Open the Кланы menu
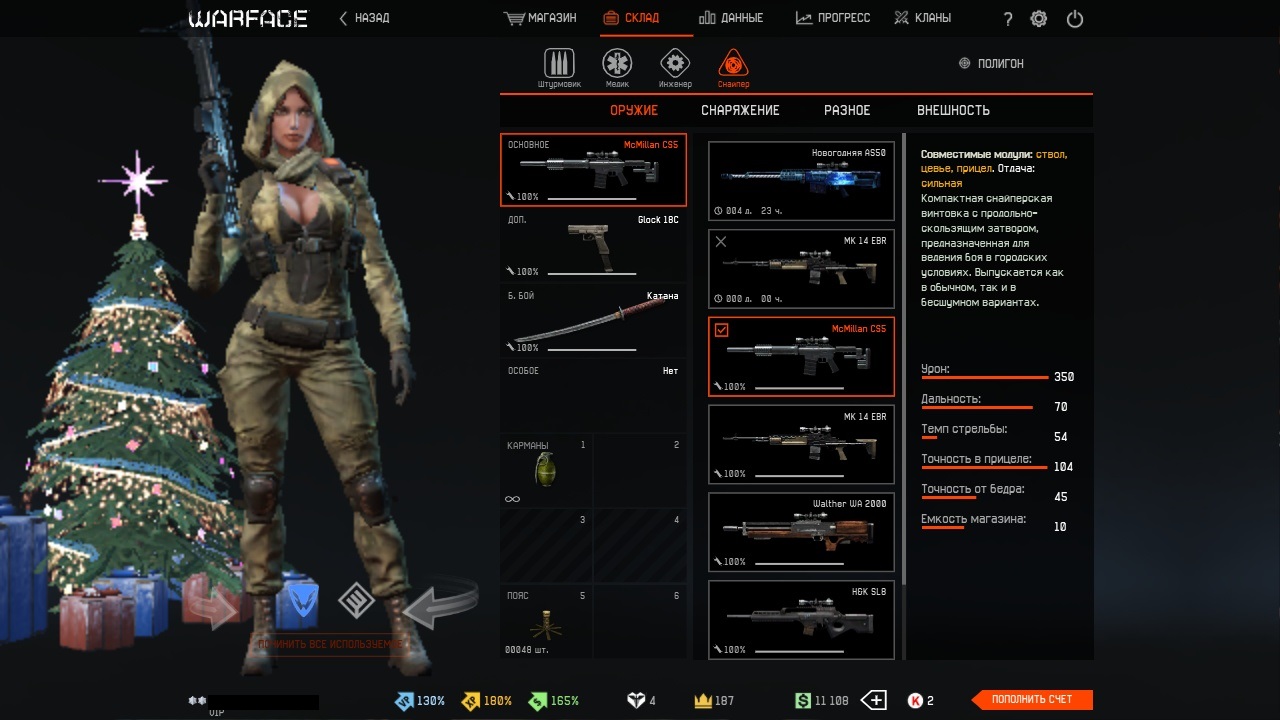This screenshot has height=720, width=1280. click(x=922, y=18)
